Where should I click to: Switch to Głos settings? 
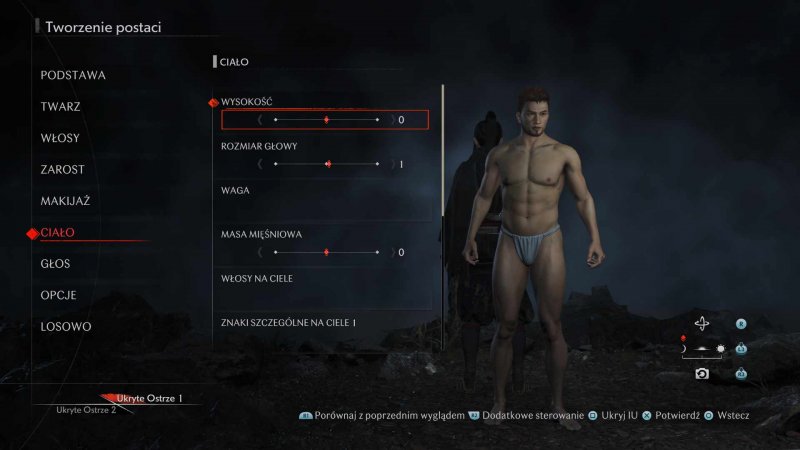[x=55, y=264]
